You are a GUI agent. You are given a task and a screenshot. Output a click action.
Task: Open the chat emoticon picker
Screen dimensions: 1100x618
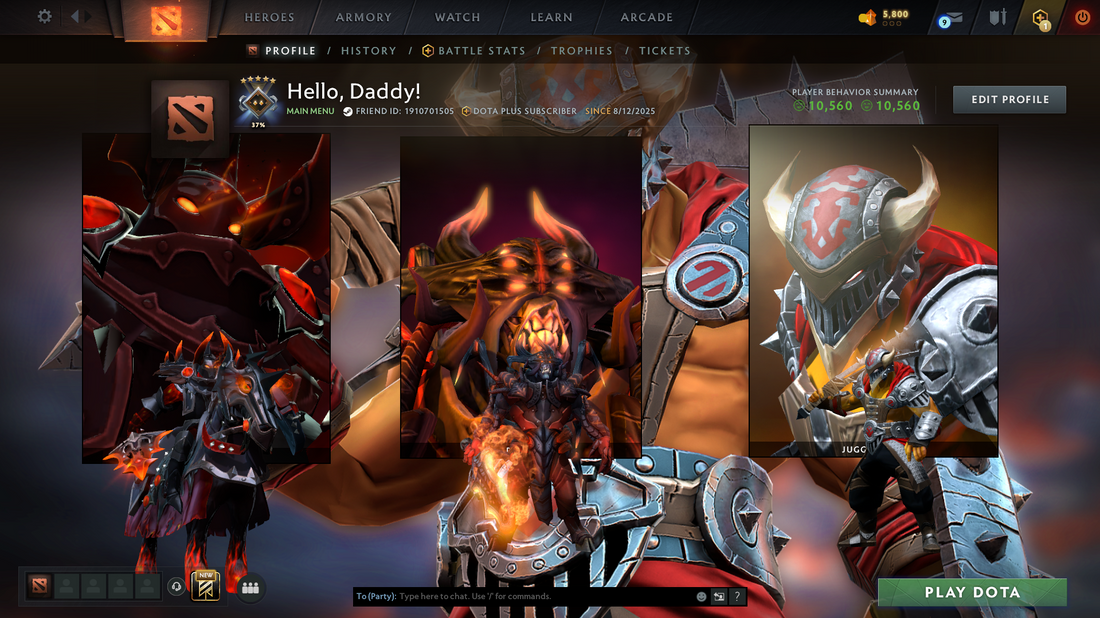[x=702, y=597]
